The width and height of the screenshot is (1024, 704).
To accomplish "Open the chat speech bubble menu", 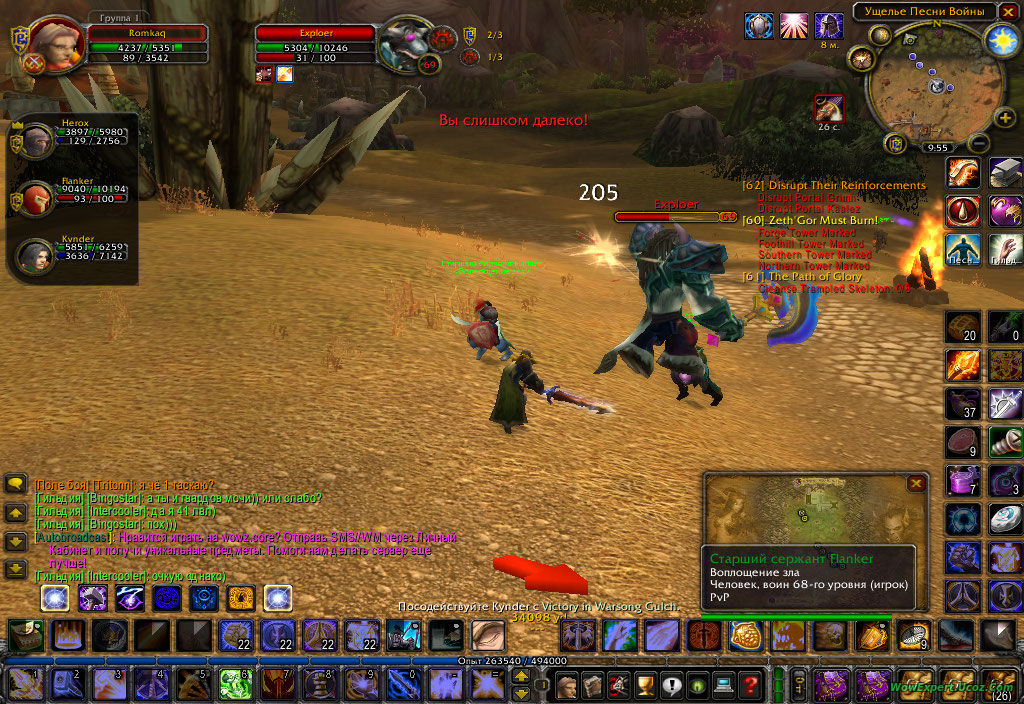I will click(16, 484).
